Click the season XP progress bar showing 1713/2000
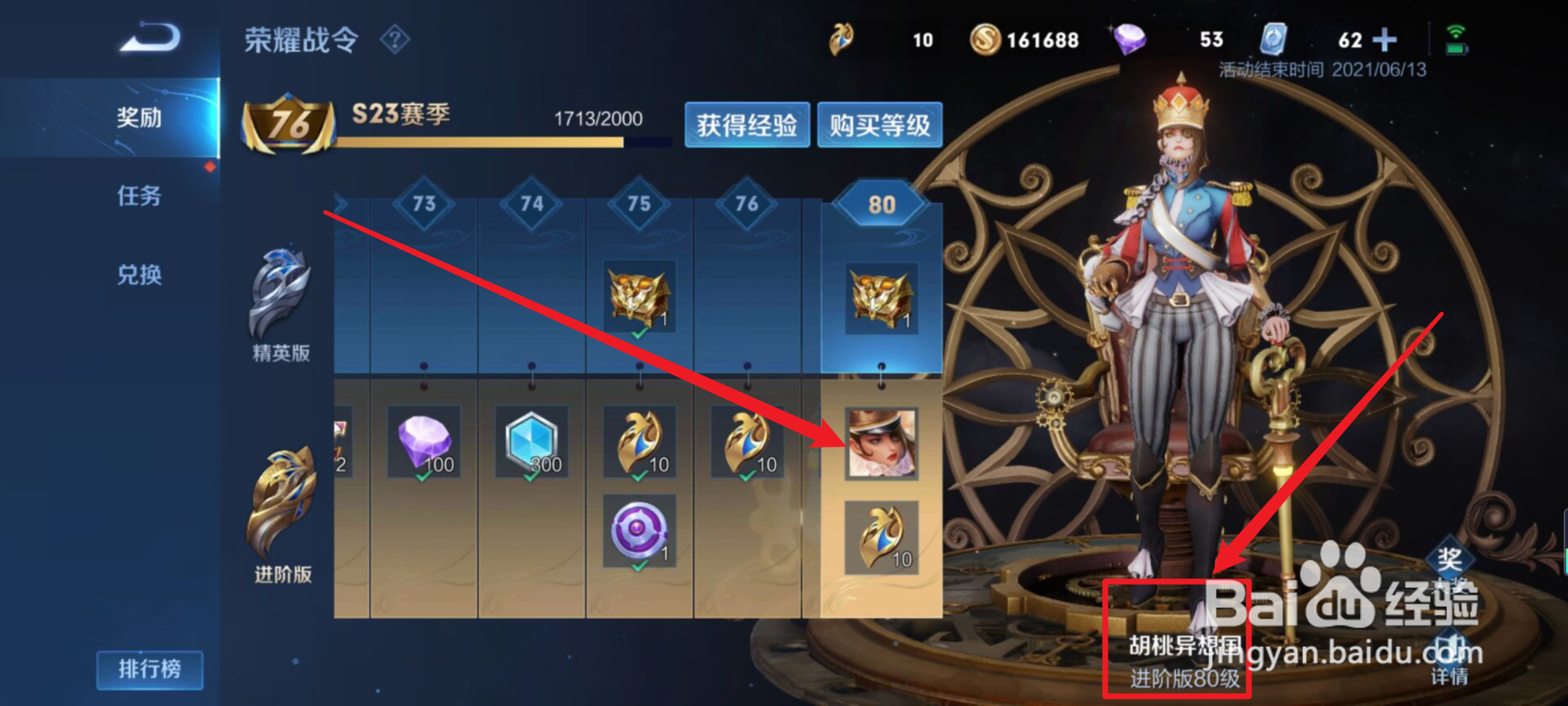The height and width of the screenshot is (706, 1568). coord(503,142)
